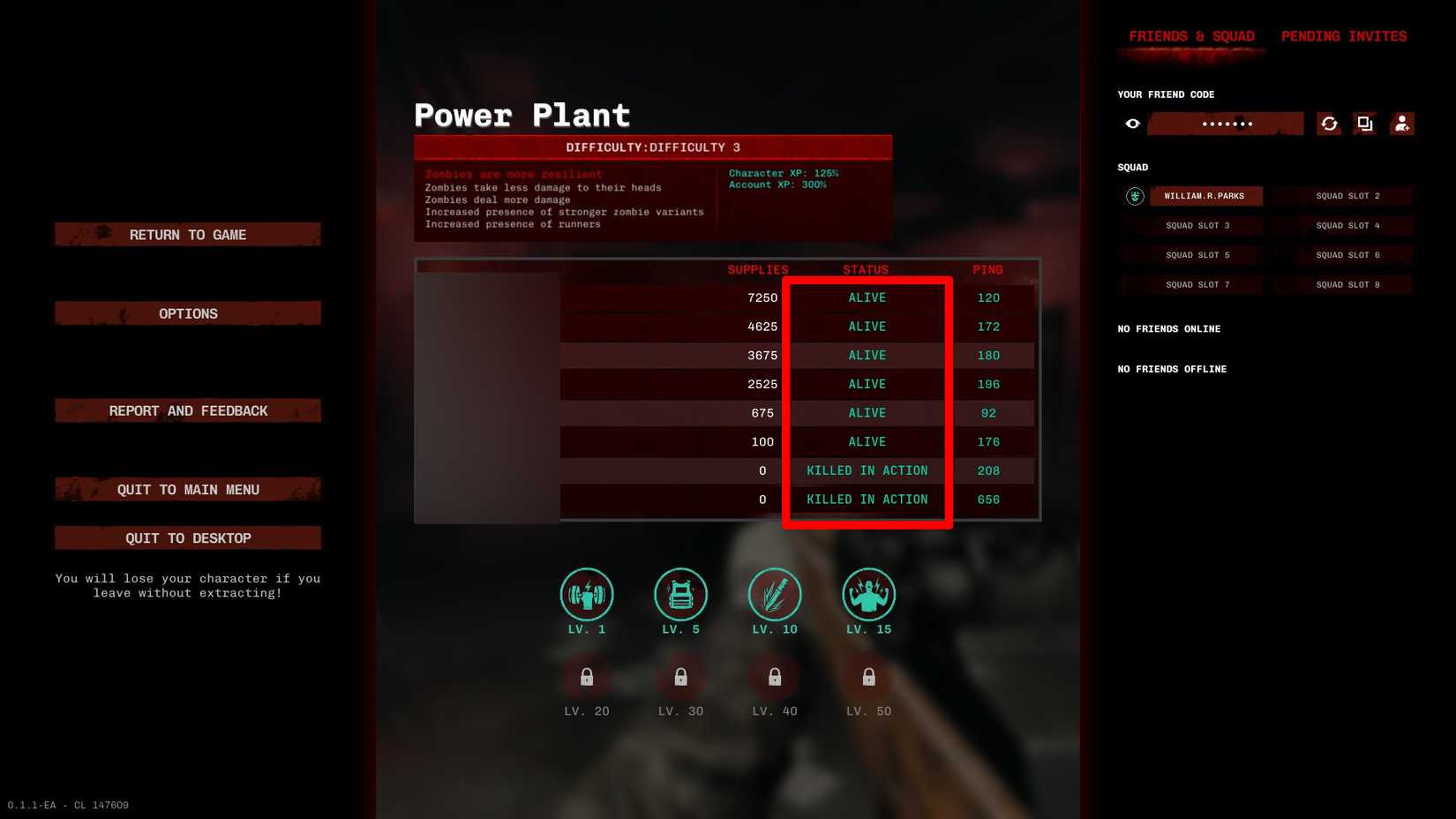This screenshot has height=819, width=1456.
Task: Toggle friend code visibility with the eye icon
Action: (x=1132, y=124)
